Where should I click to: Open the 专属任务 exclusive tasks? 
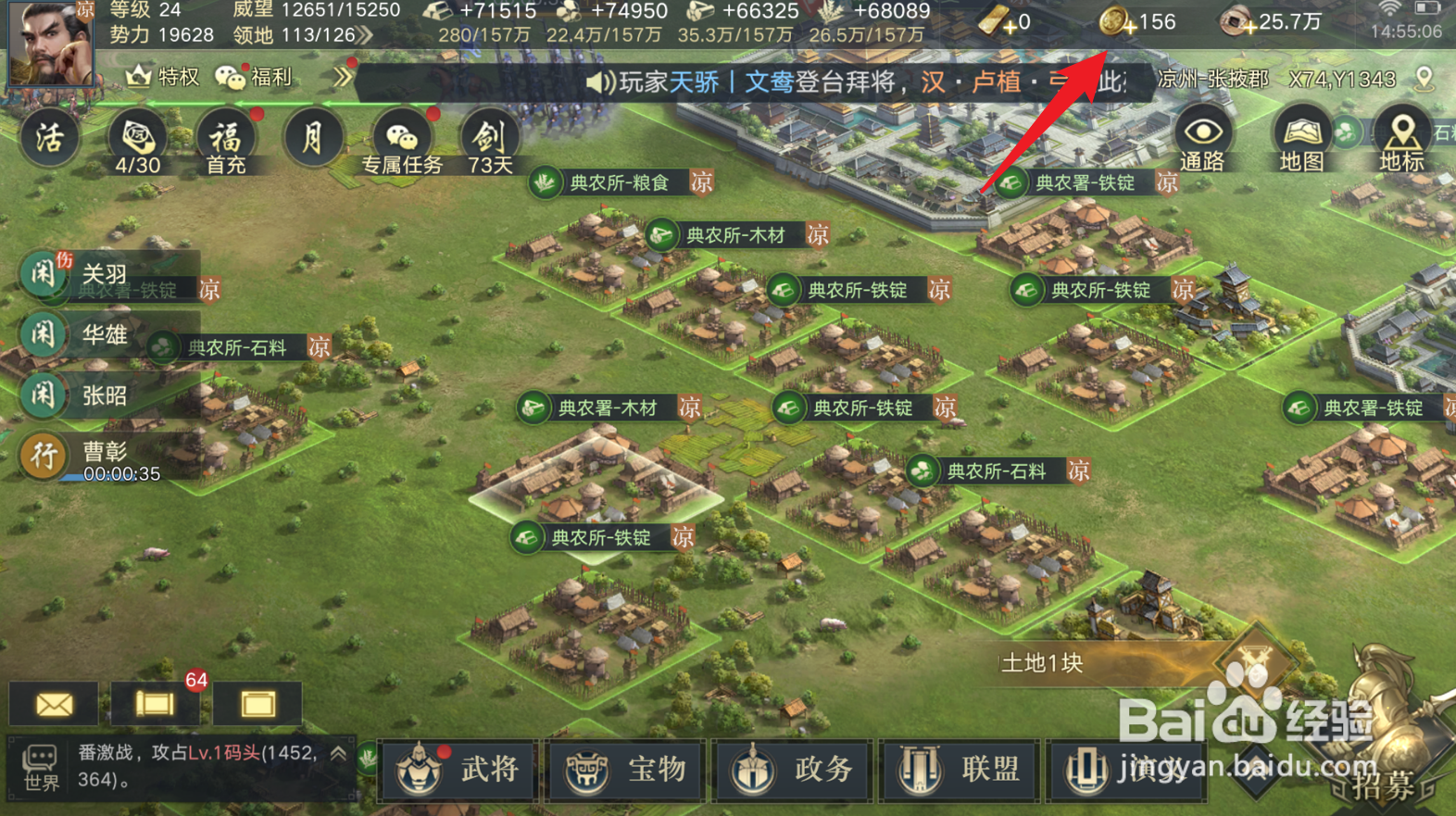coord(400,139)
